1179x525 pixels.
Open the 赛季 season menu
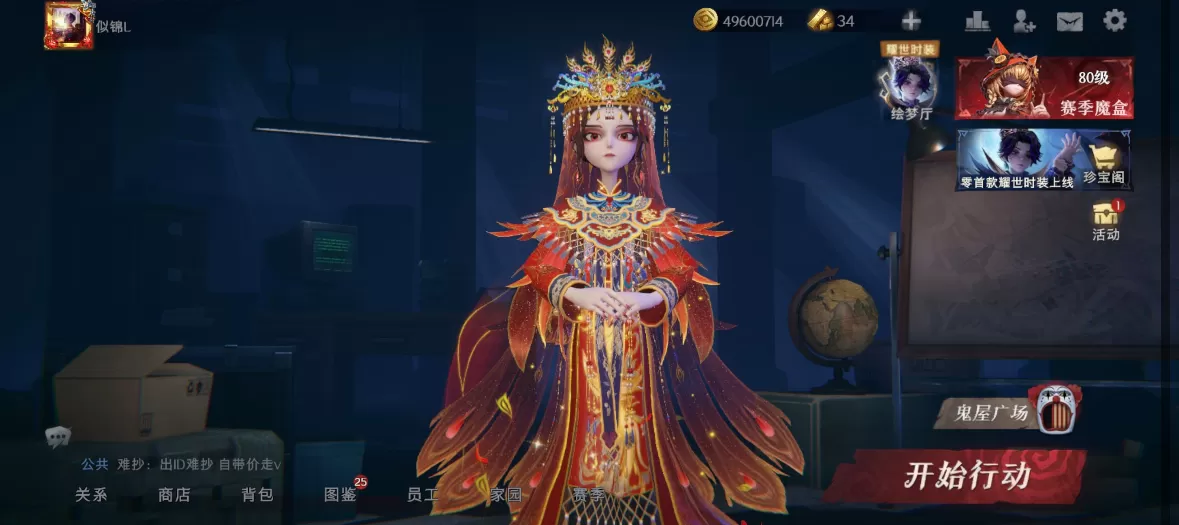click(x=589, y=494)
